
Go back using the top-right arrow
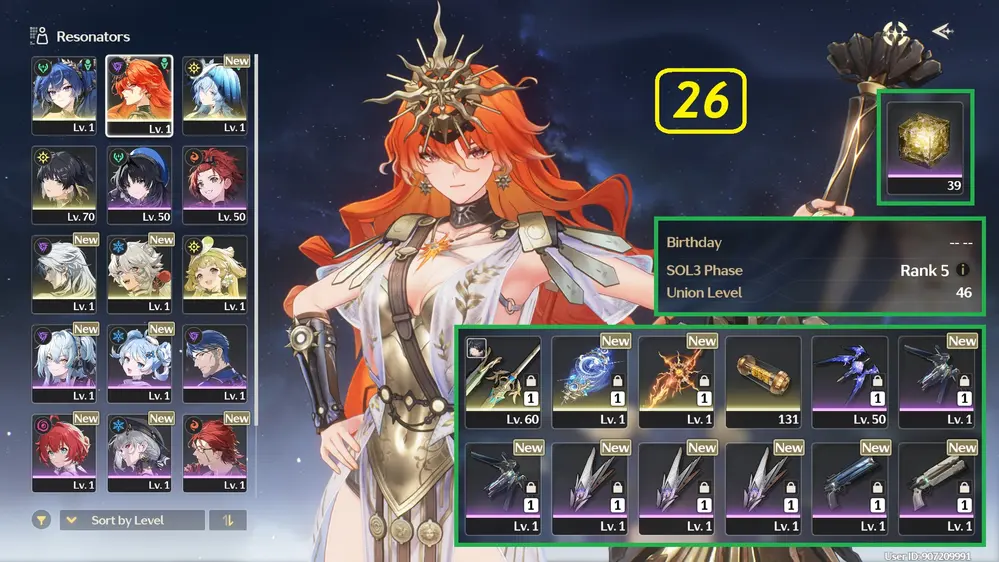click(941, 32)
